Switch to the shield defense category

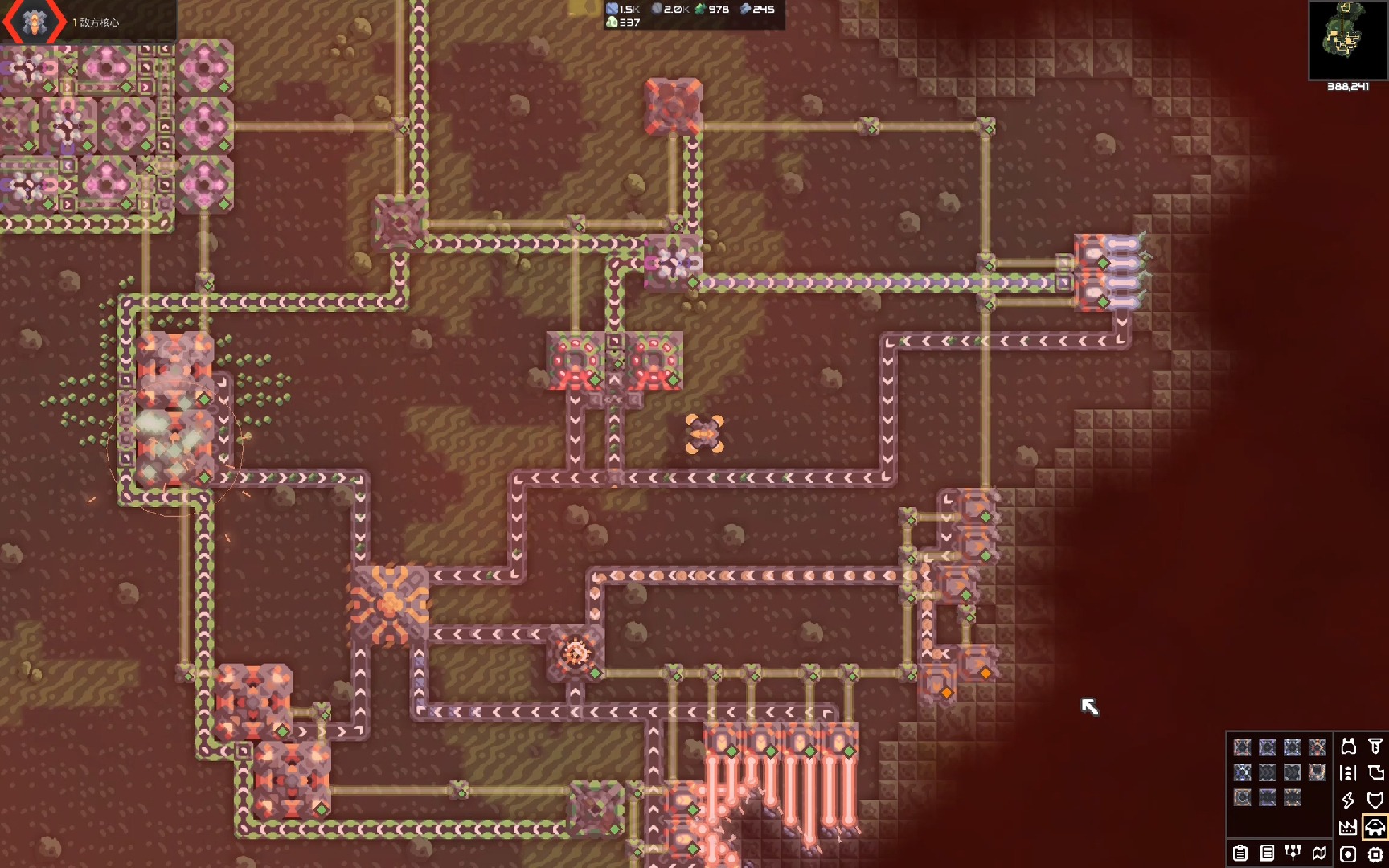point(1375,800)
